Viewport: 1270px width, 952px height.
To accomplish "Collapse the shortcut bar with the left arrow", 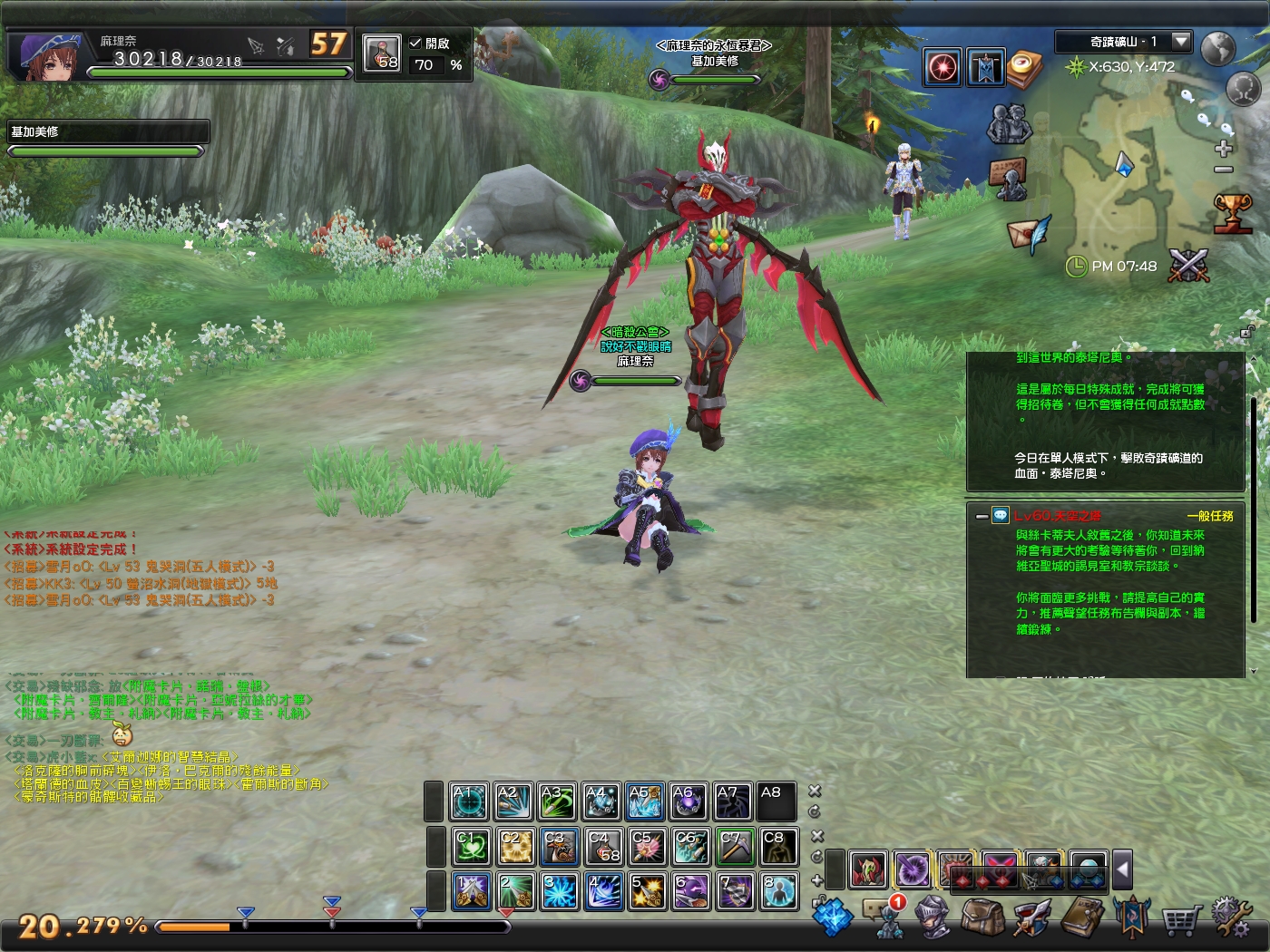I will (1125, 870).
